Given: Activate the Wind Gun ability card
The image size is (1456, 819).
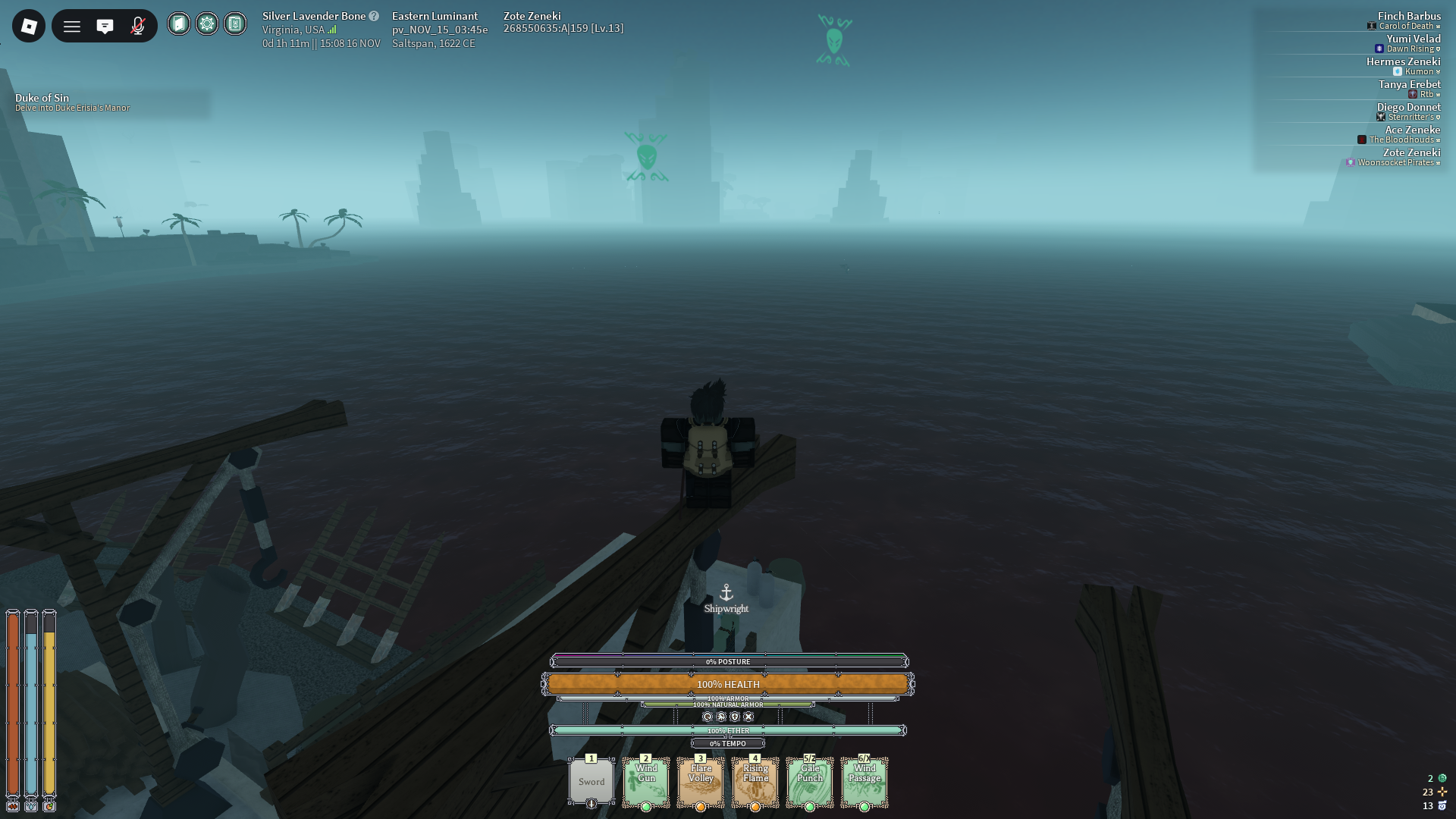Looking at the screenshot, I should pyautogui.click(x=646, y=782).
